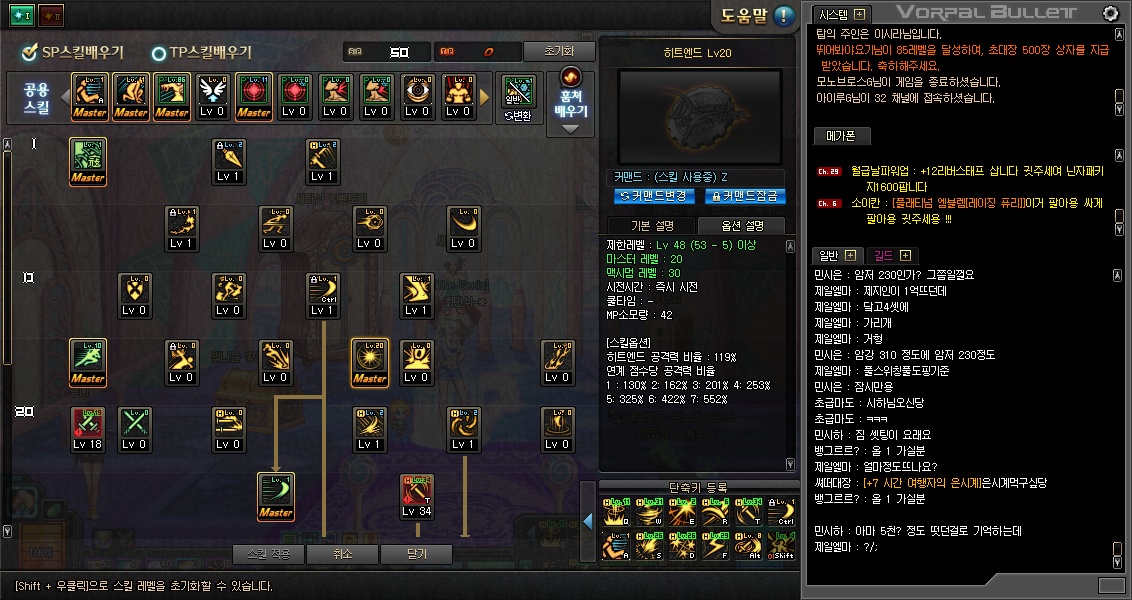1132x600 pixels.
Task: Open the chat settings gear icon
Action: tap(1110, 13)
